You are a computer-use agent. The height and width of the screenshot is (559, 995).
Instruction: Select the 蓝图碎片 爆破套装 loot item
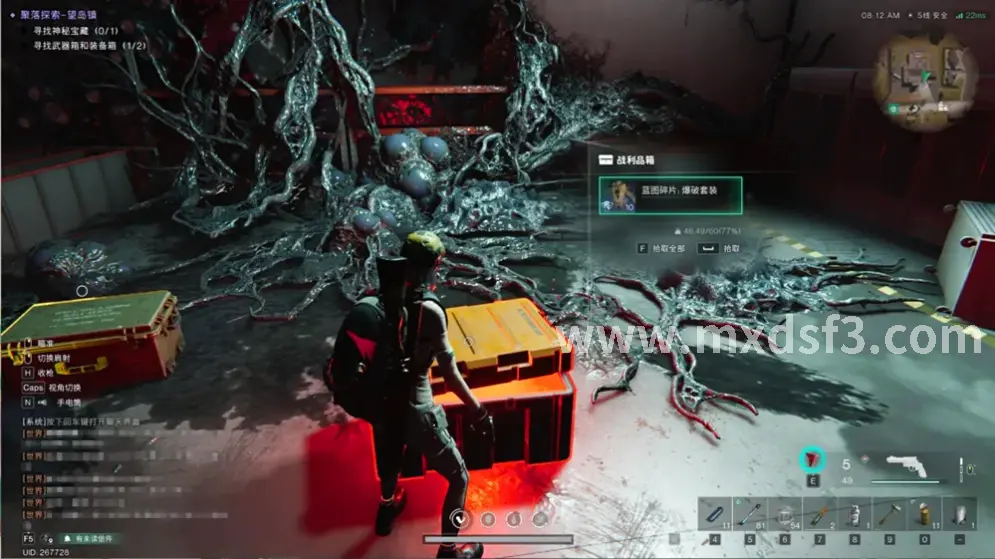pyautogui.click(x=669, y=196)
